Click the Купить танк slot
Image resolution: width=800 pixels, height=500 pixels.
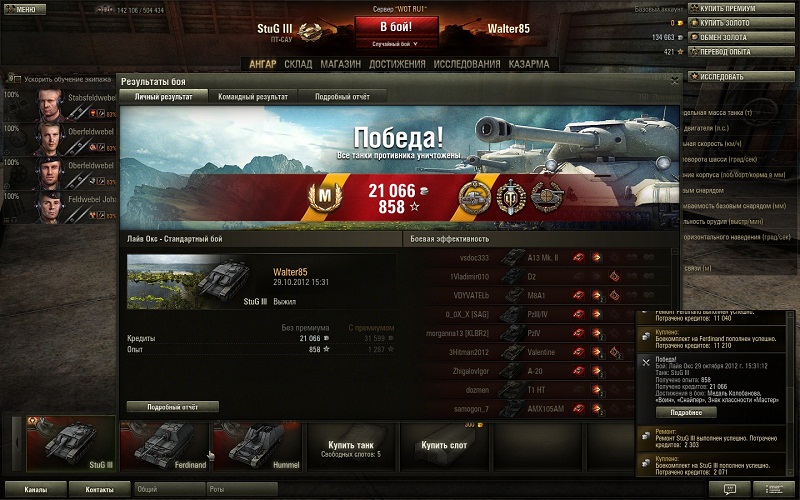pyautogui.click(x=351, y=447)
